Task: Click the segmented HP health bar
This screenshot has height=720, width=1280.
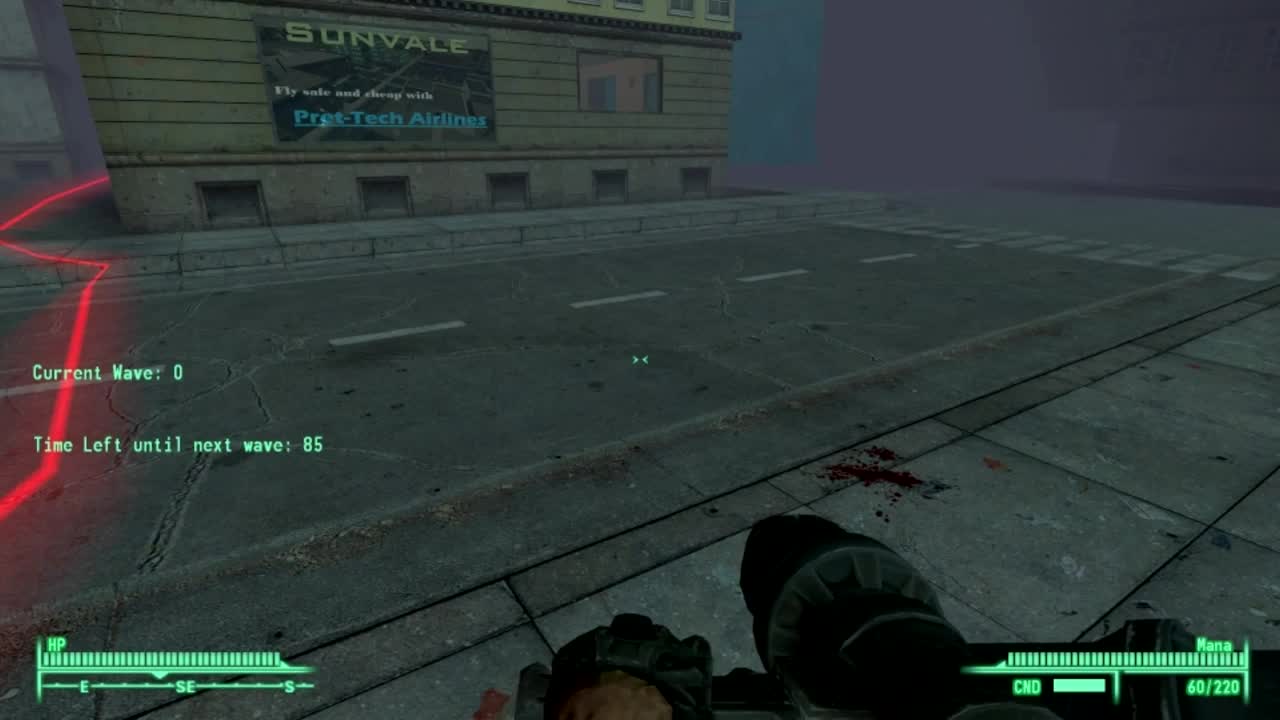Action: 160,659
